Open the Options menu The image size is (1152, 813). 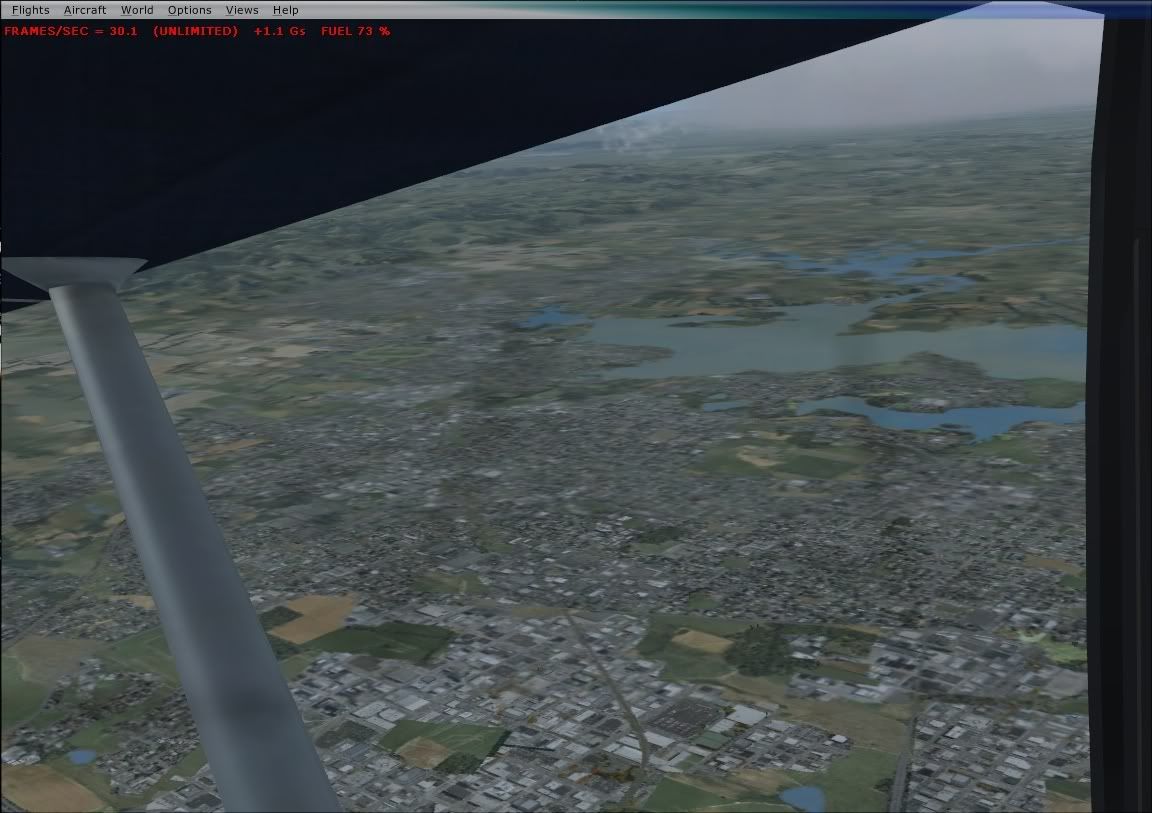click(x=189, y=10)
